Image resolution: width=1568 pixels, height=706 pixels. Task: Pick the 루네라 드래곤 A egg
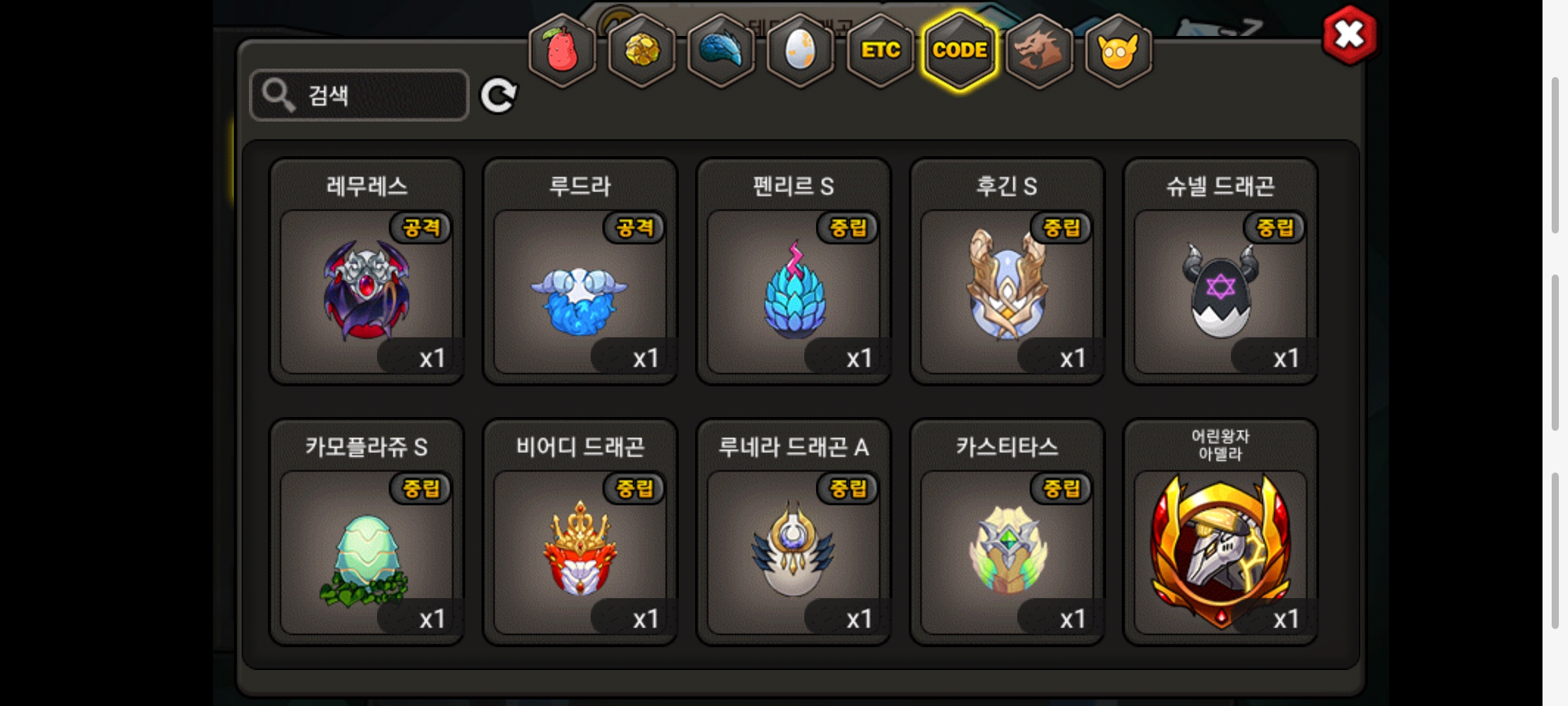coord(793,552)
